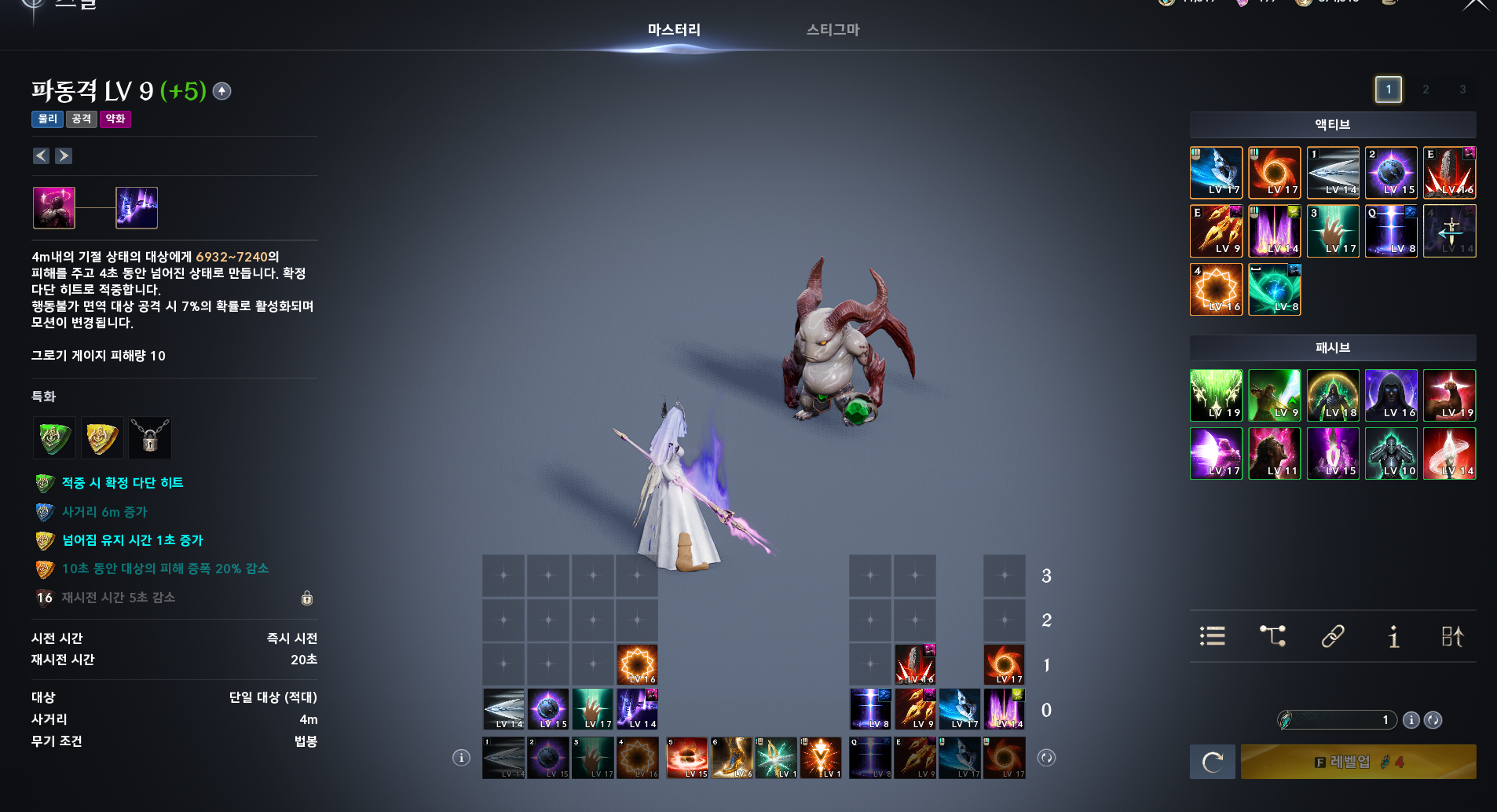The width and height of the screenshot is (1497, 812).
Task: Go to the previous skill with left arrow
Action: click(x=41, y=156)
